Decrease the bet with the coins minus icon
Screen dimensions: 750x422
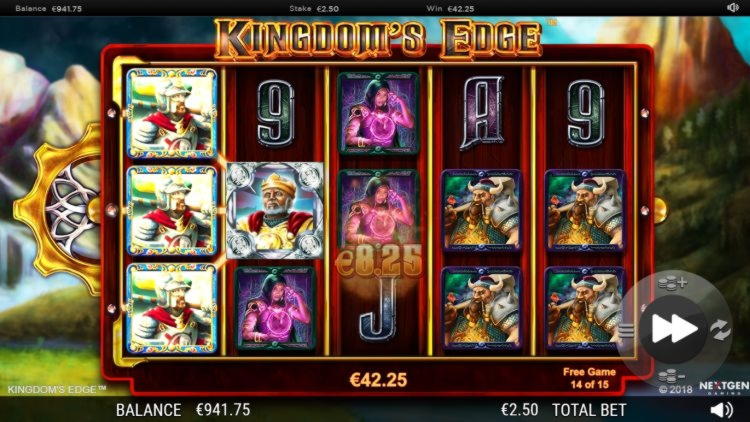tap(673, 375)
